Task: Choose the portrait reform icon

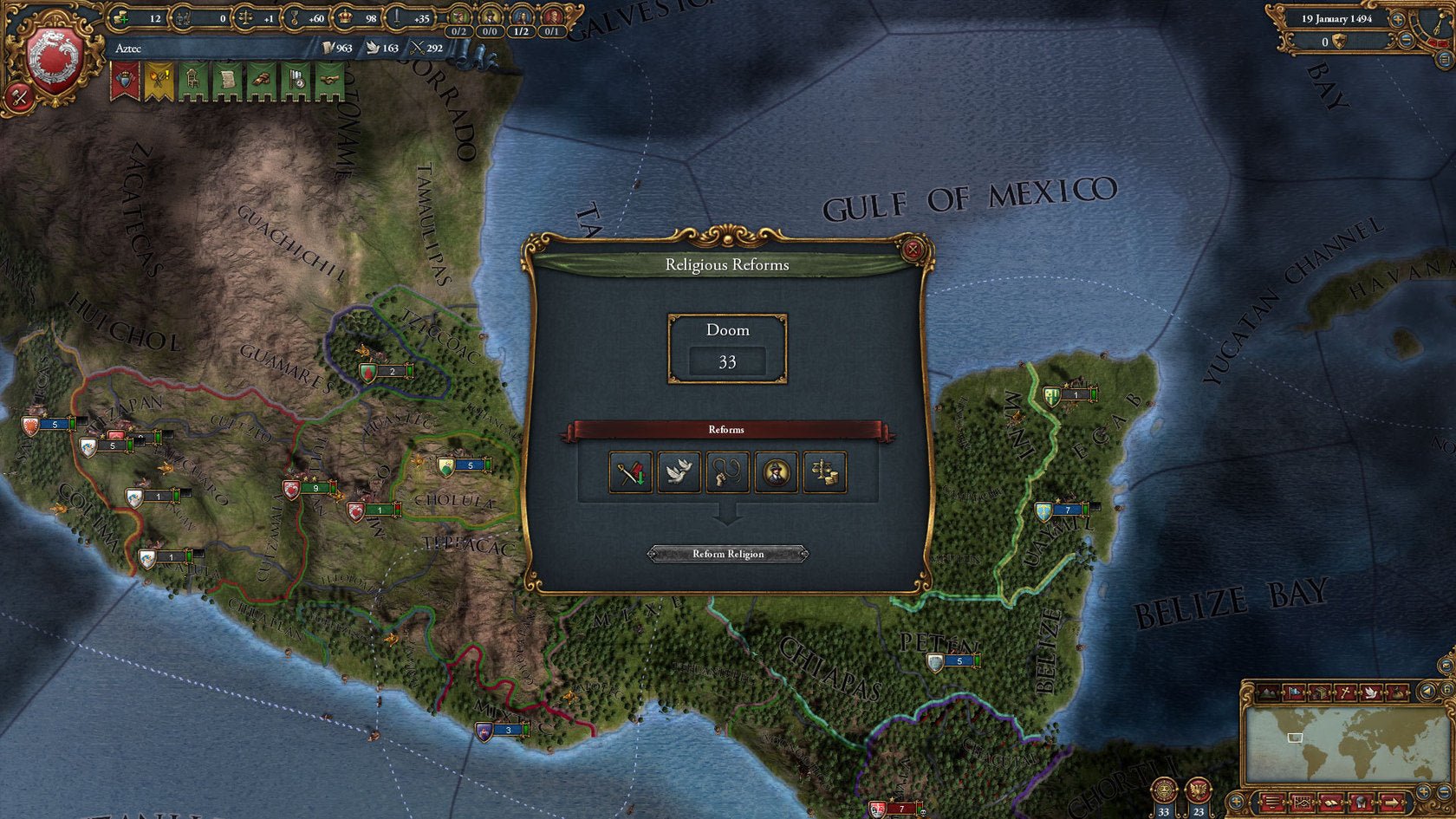Action: pos(776,472)
